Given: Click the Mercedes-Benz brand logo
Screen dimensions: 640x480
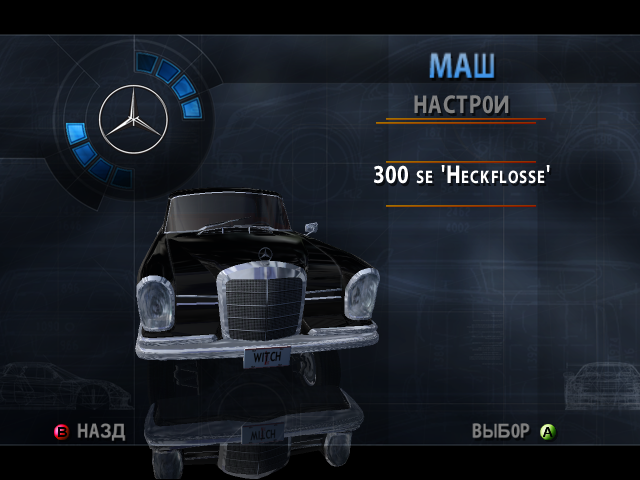Looking at the screenshot, I should tap(133, 120).
